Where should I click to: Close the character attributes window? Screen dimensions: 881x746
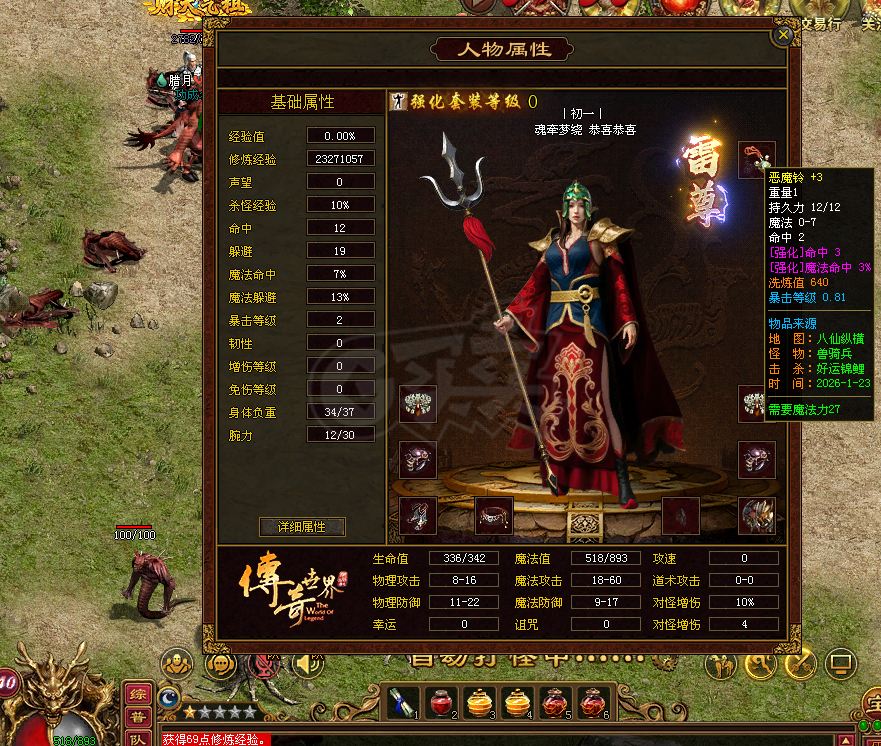[784, 35]
